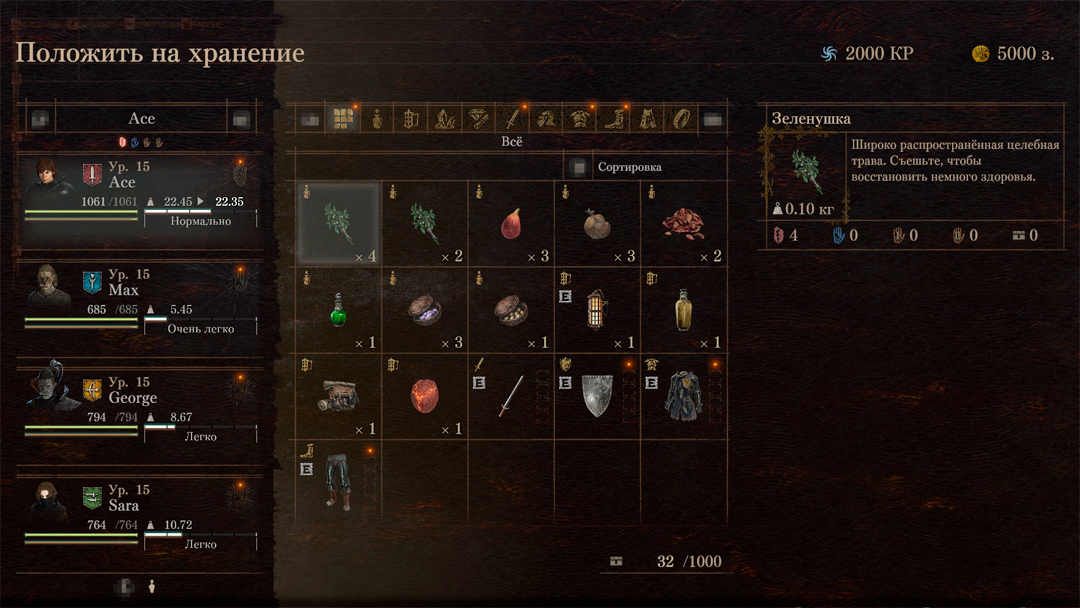
Task: Choose the red fig-like fruit slot
Action: (511, 224)
